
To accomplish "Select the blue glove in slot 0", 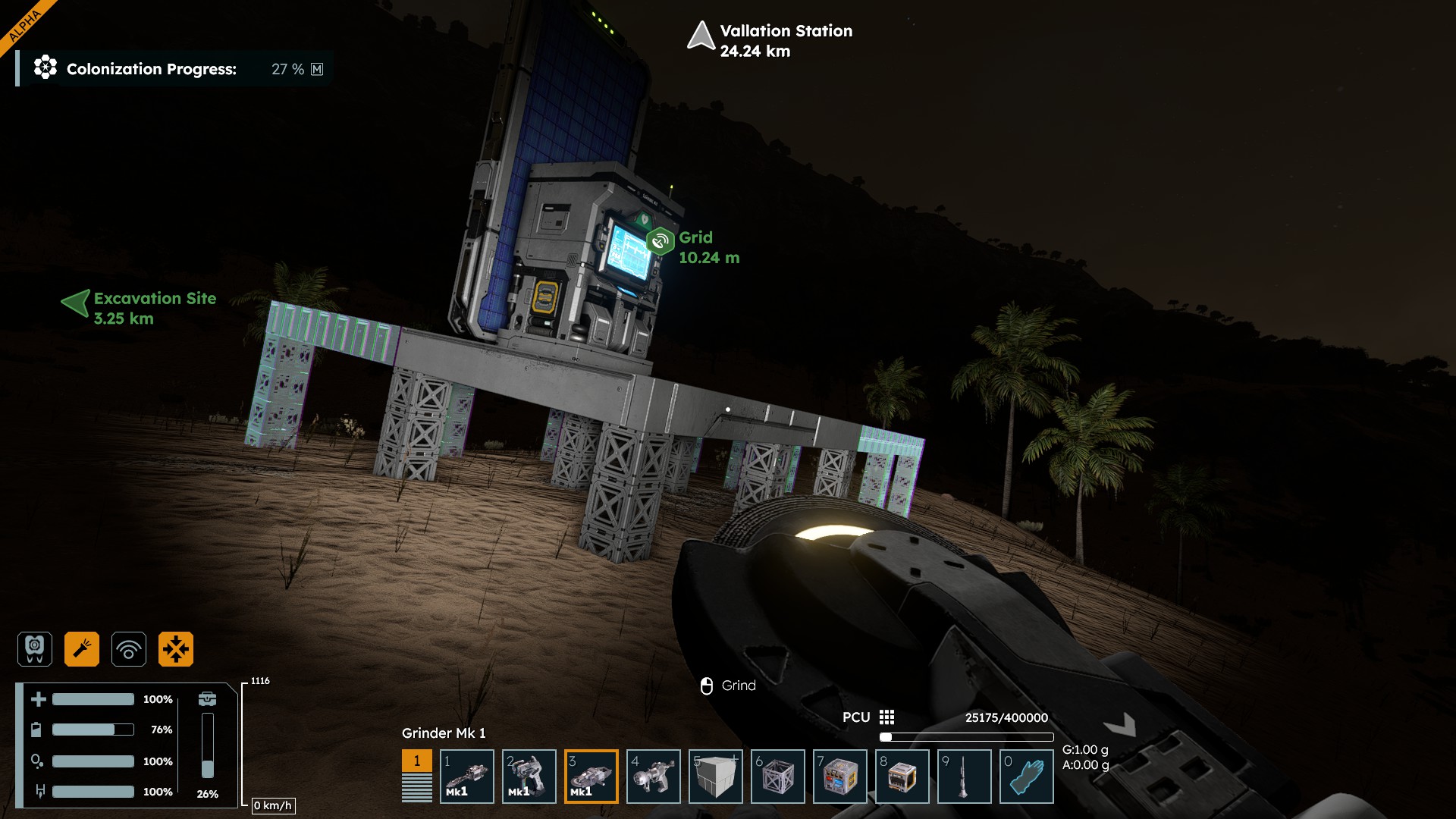I will click(1027, 777).
